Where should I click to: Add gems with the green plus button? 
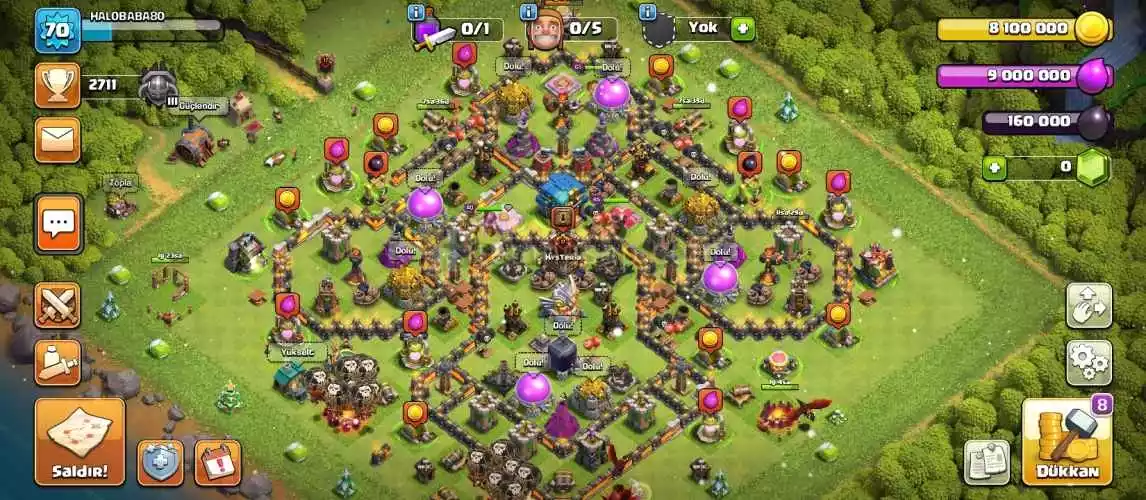click(x=994, y=168)
